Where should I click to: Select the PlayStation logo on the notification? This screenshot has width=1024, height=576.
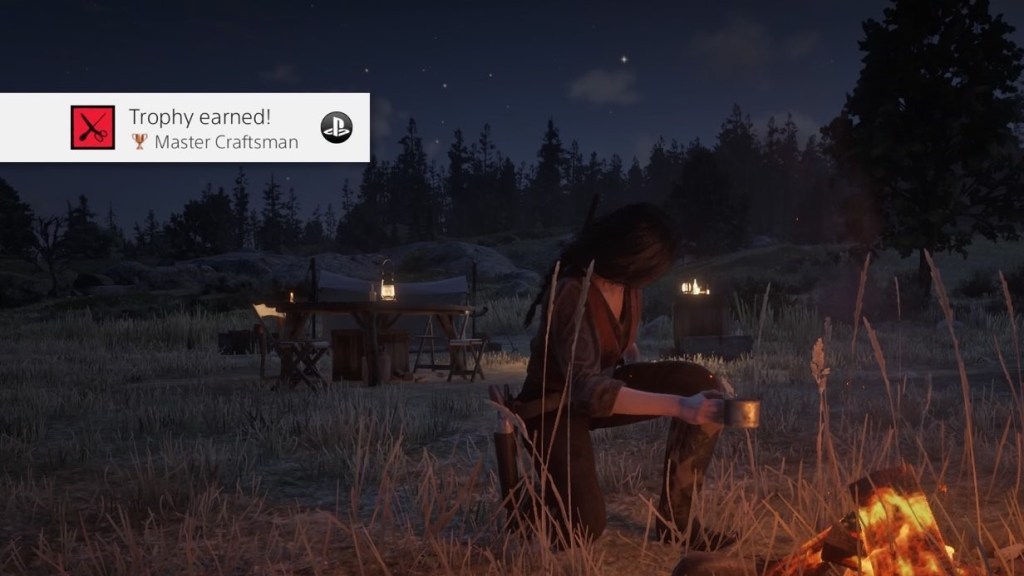(336, 128)
